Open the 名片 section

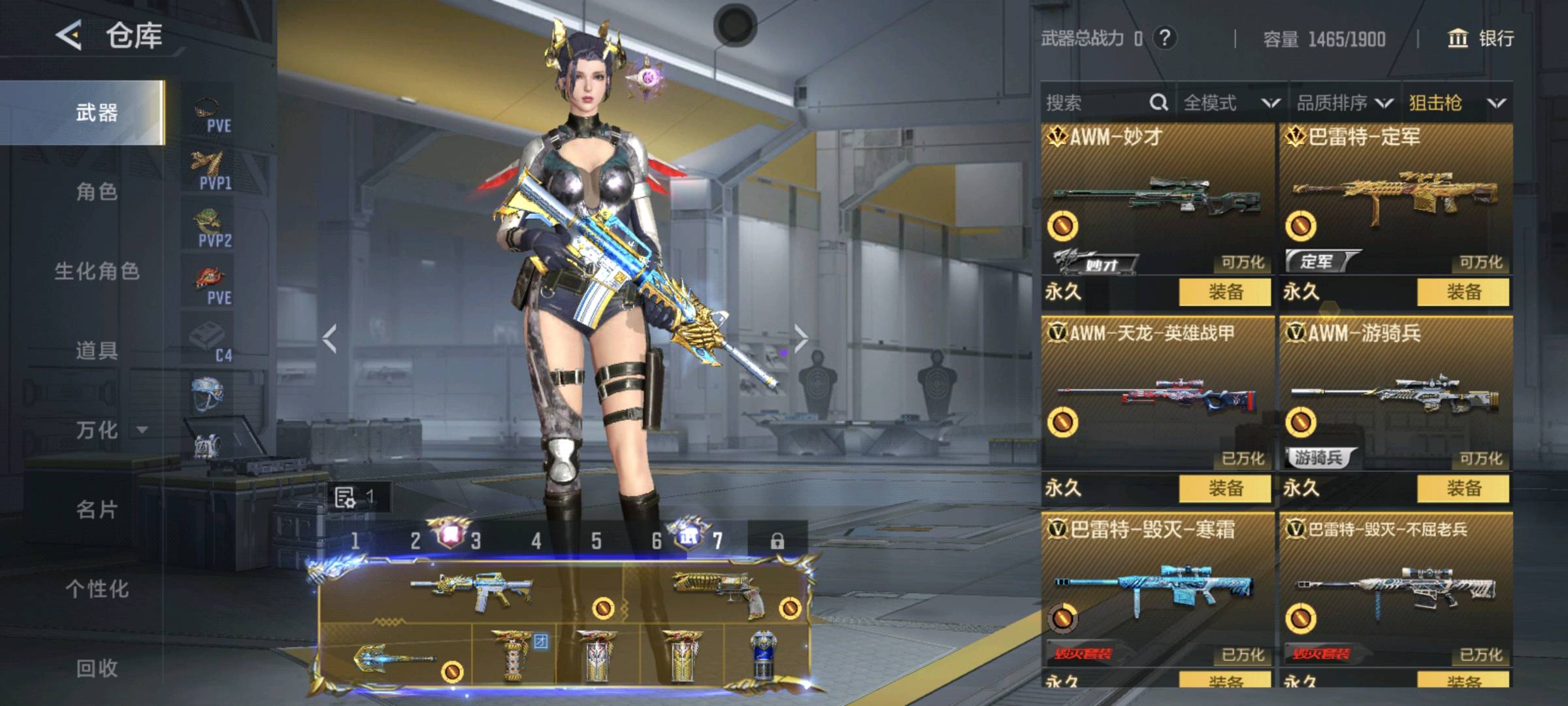pyautogui.click(x=97, y=509)
